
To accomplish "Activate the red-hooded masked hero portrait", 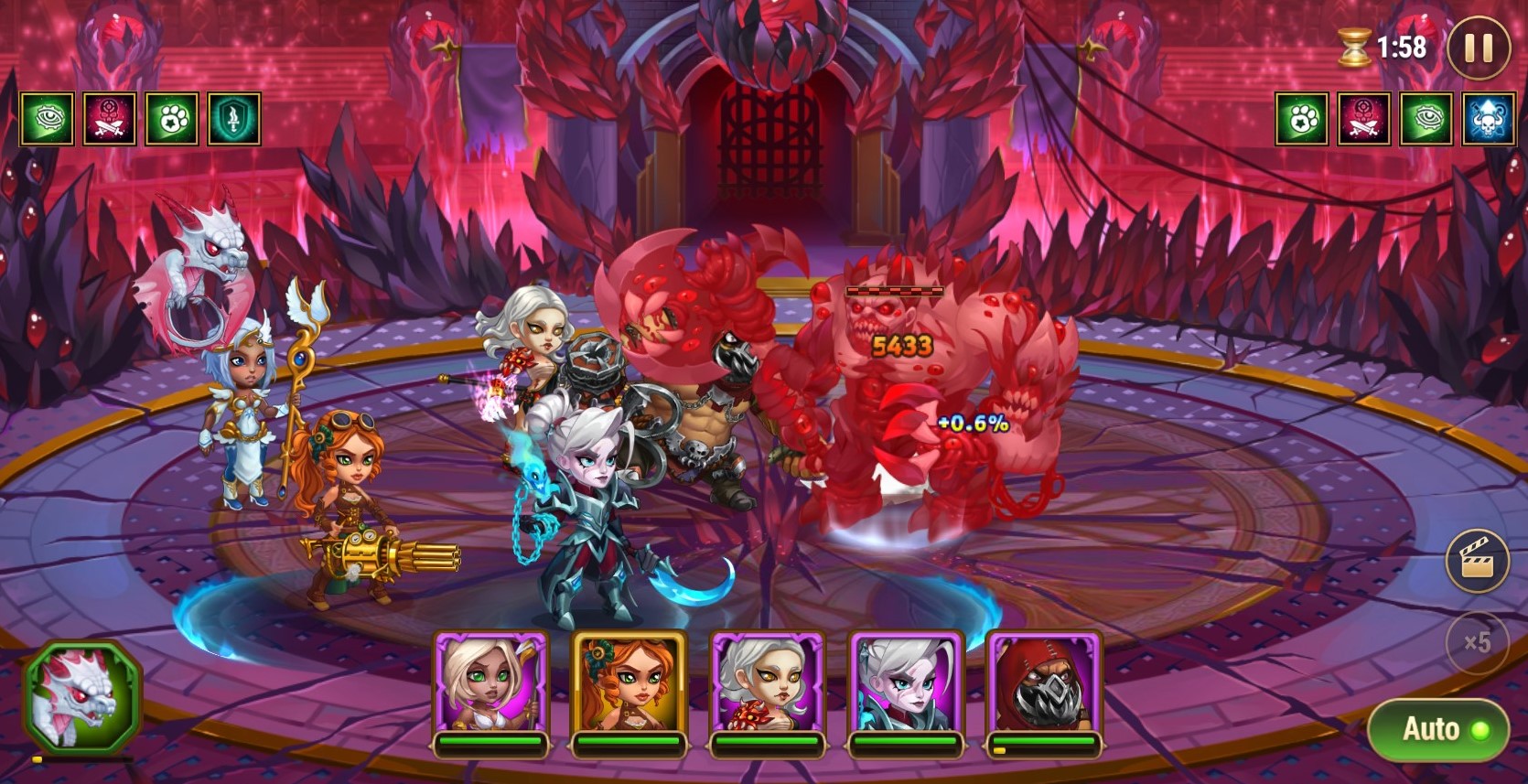I will coord(1044,686).
